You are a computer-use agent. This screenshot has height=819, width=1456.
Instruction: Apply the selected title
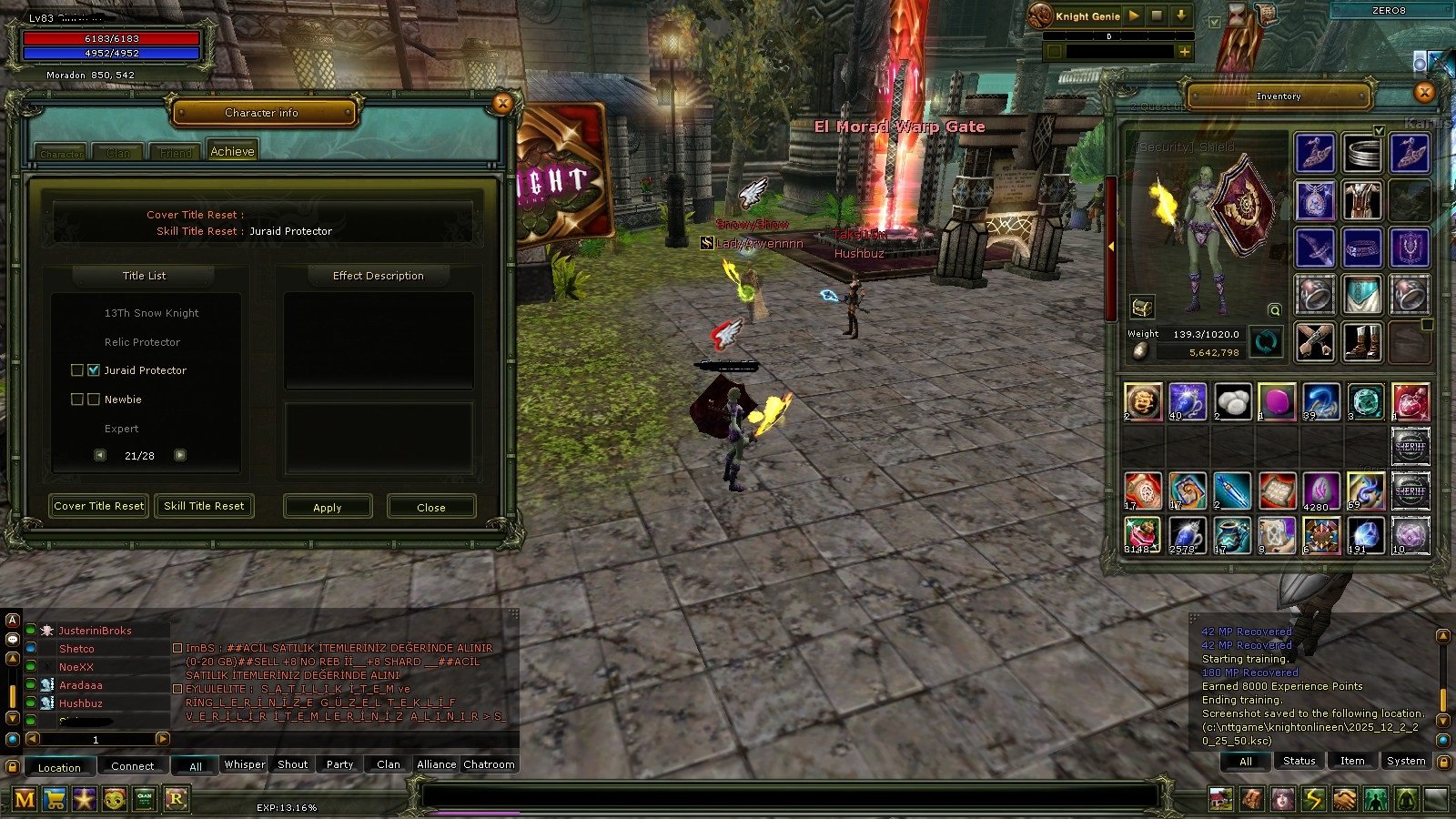coord(328,507)
